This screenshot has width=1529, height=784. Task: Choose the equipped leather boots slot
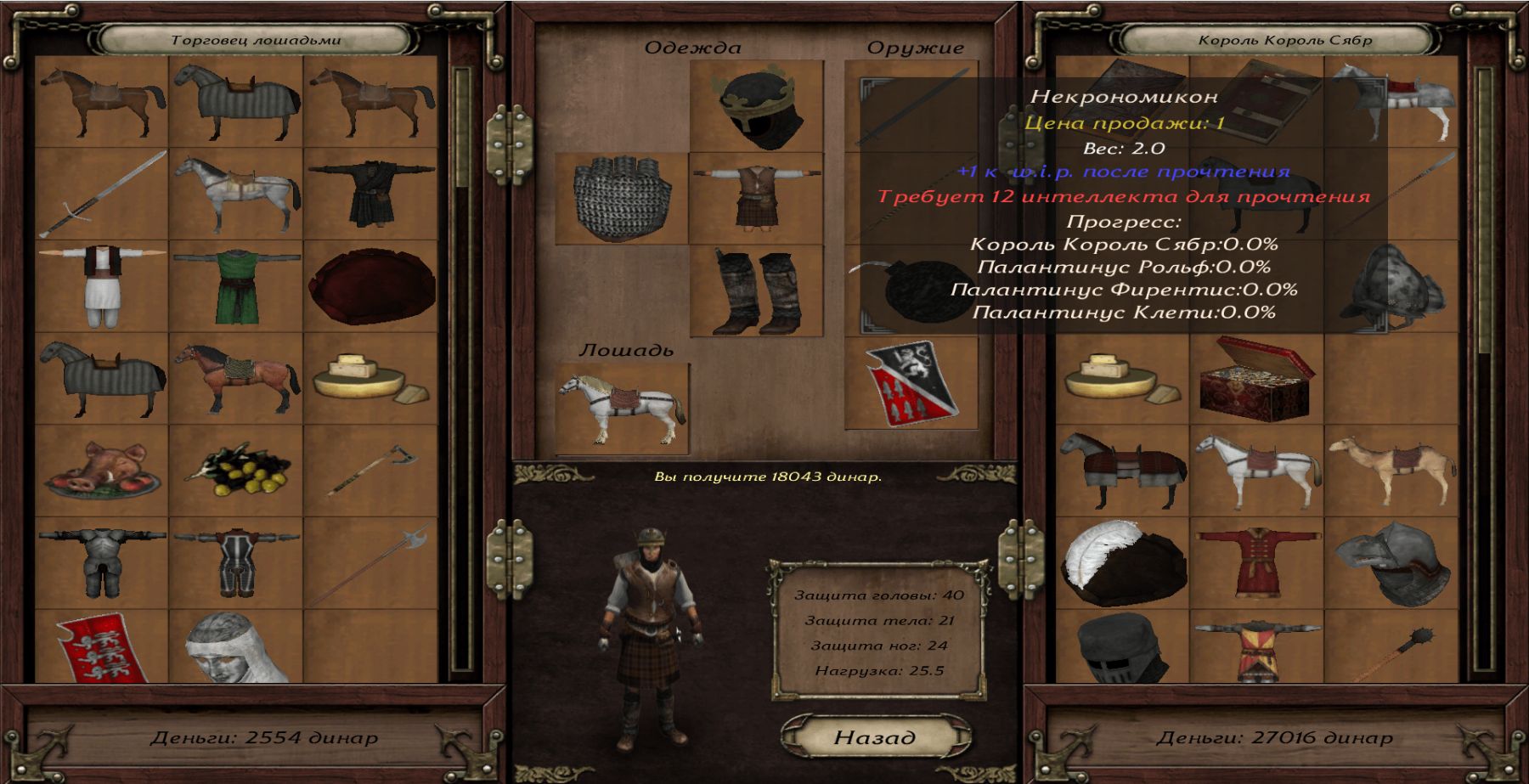point(756,291)
